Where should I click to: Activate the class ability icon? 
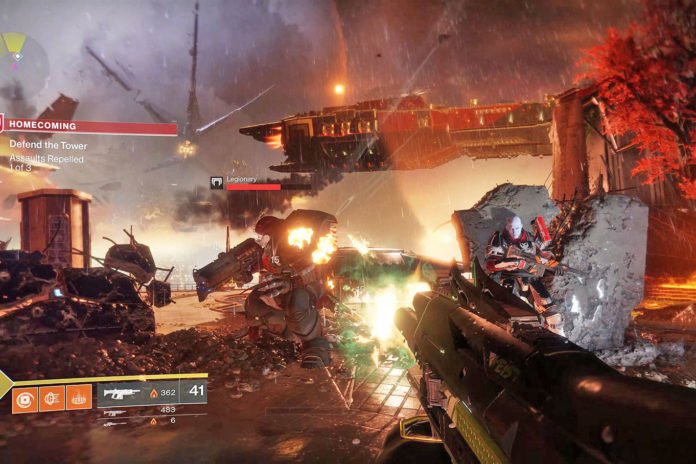point(79,398)
